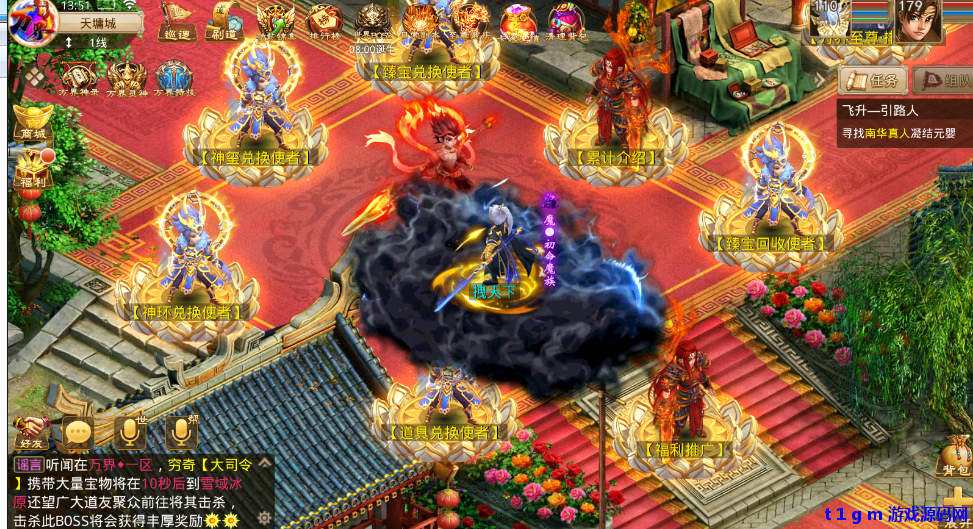The width and height of the screenshot is (973, 529).
Task: Open the 商城 shop
Action: (30, 122)
